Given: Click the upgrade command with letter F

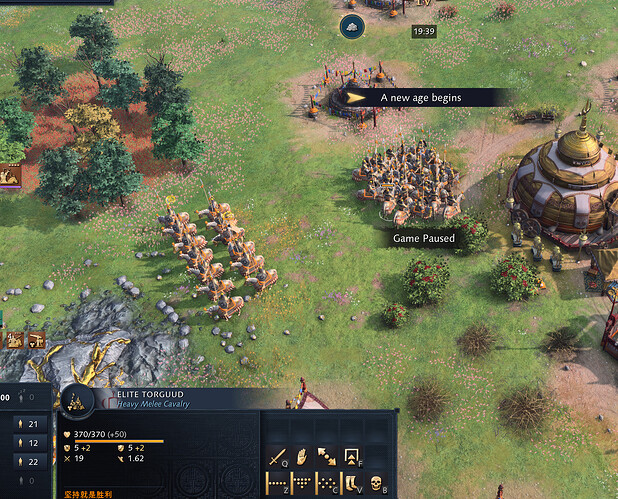Looking at the screenshot, I should (x=352, y=457).
